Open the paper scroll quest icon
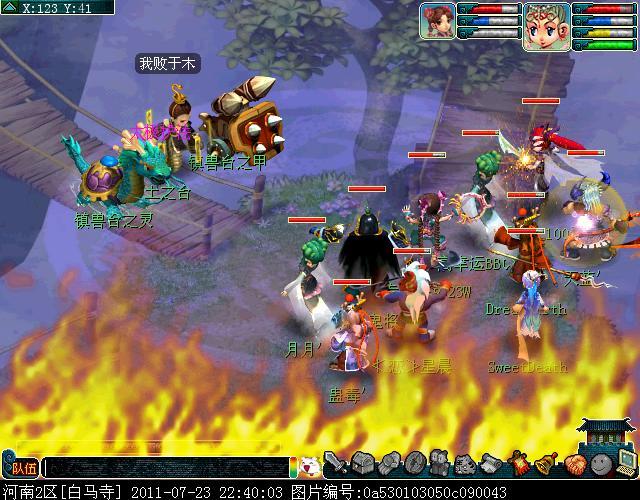Image resolution: width=640 pixels, height=500 pixels. (x=492, y=464)
